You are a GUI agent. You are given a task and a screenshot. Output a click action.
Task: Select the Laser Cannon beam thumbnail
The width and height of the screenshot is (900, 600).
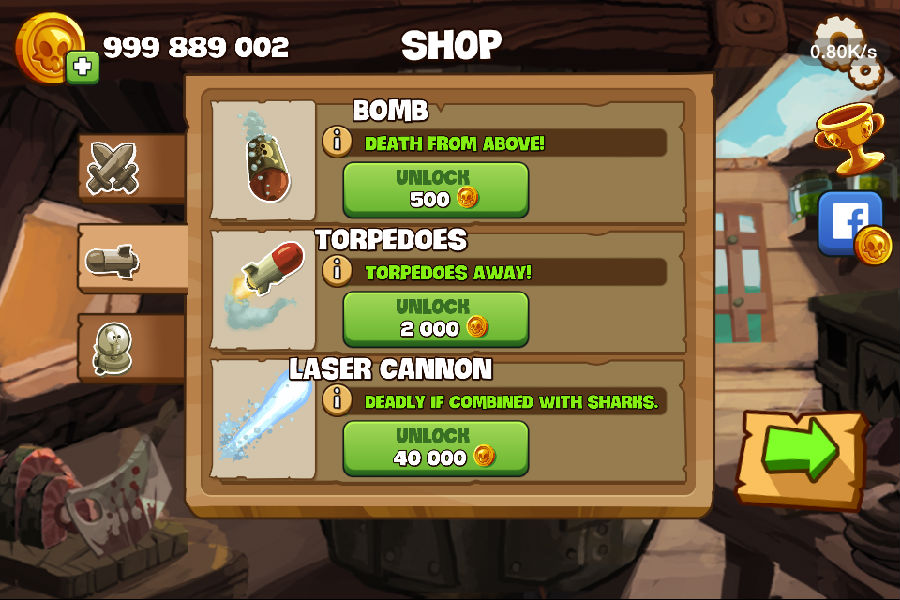tap(265, 420)
